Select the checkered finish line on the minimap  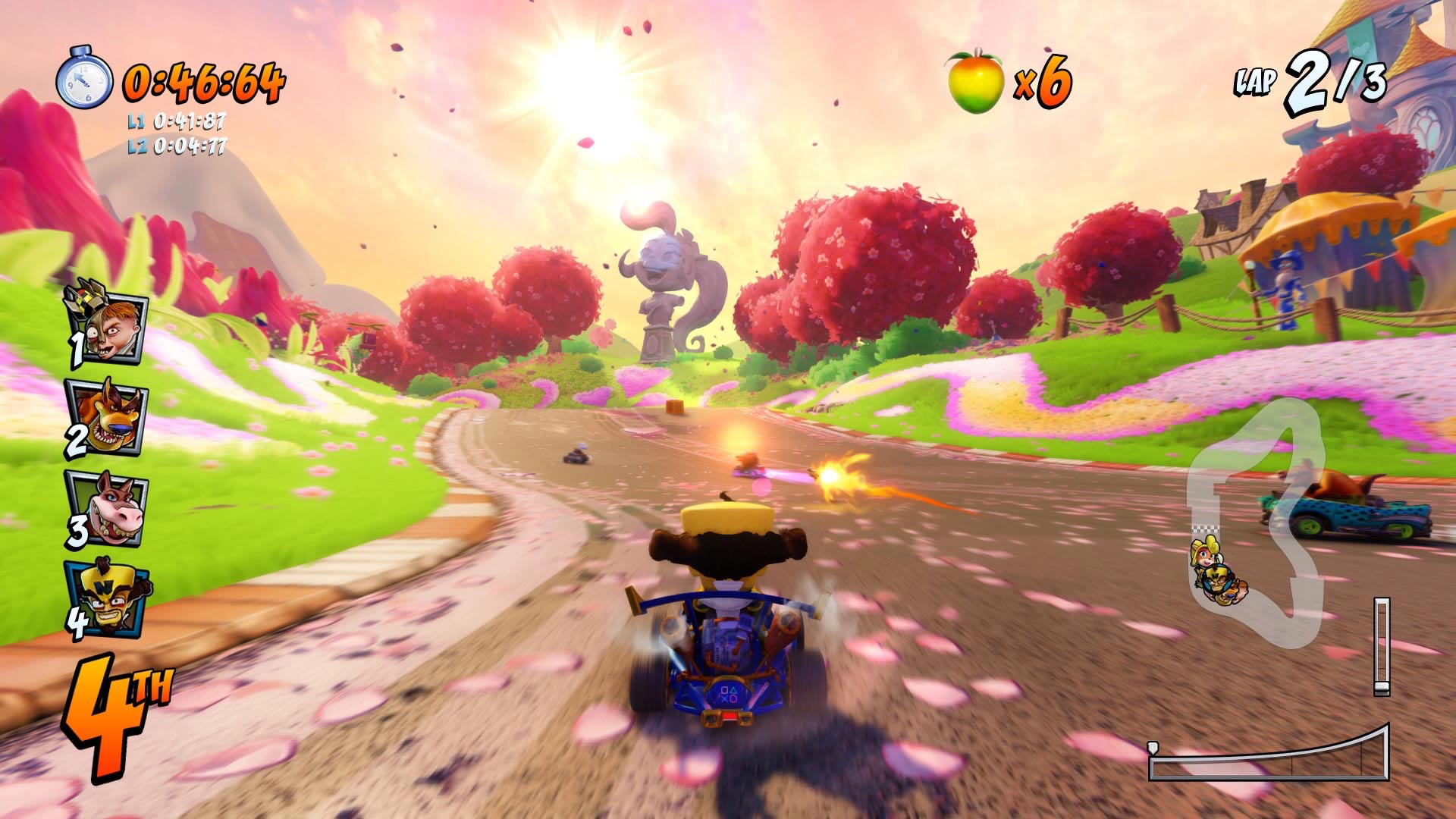[x=1207, y=528]
